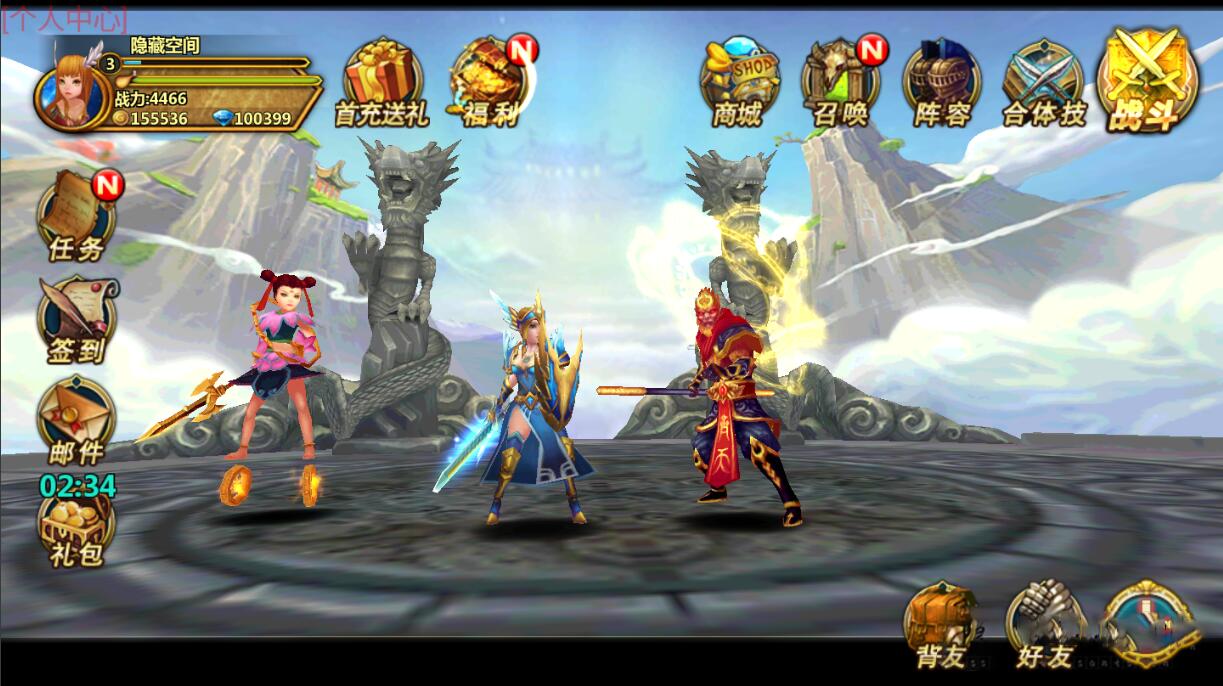Open the 福利 welfare treasure chest

pyautogui.click(x=492, y=82)
